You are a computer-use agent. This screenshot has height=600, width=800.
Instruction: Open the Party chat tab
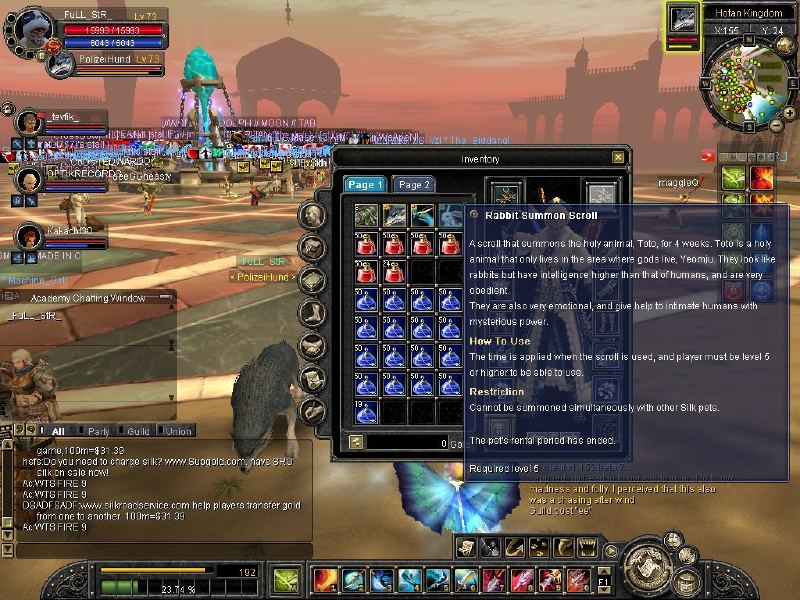point(99,431)
